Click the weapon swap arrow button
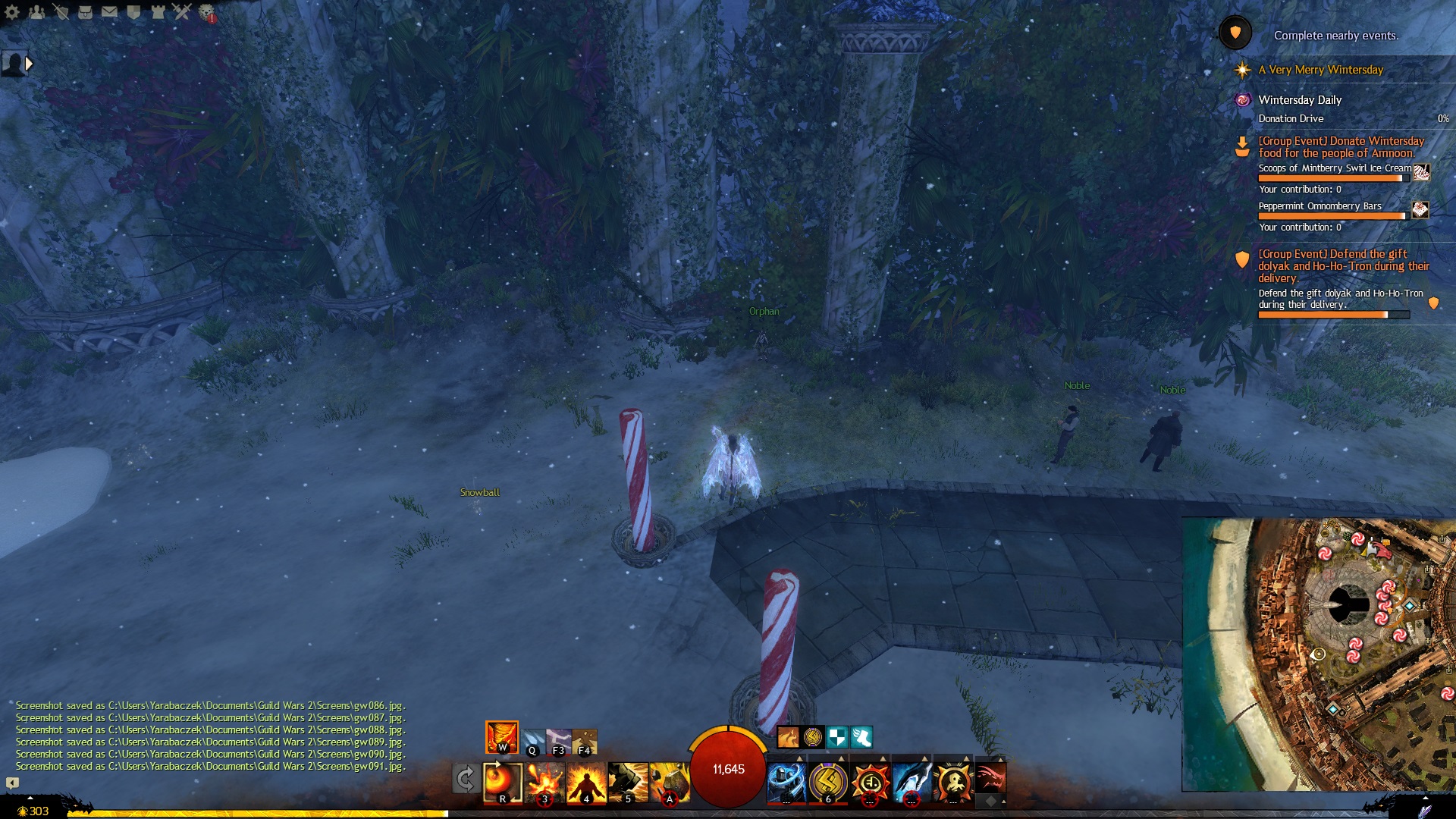Image resolution: width=1456 pixels, height=819 pixels. [x=466, y=779]
